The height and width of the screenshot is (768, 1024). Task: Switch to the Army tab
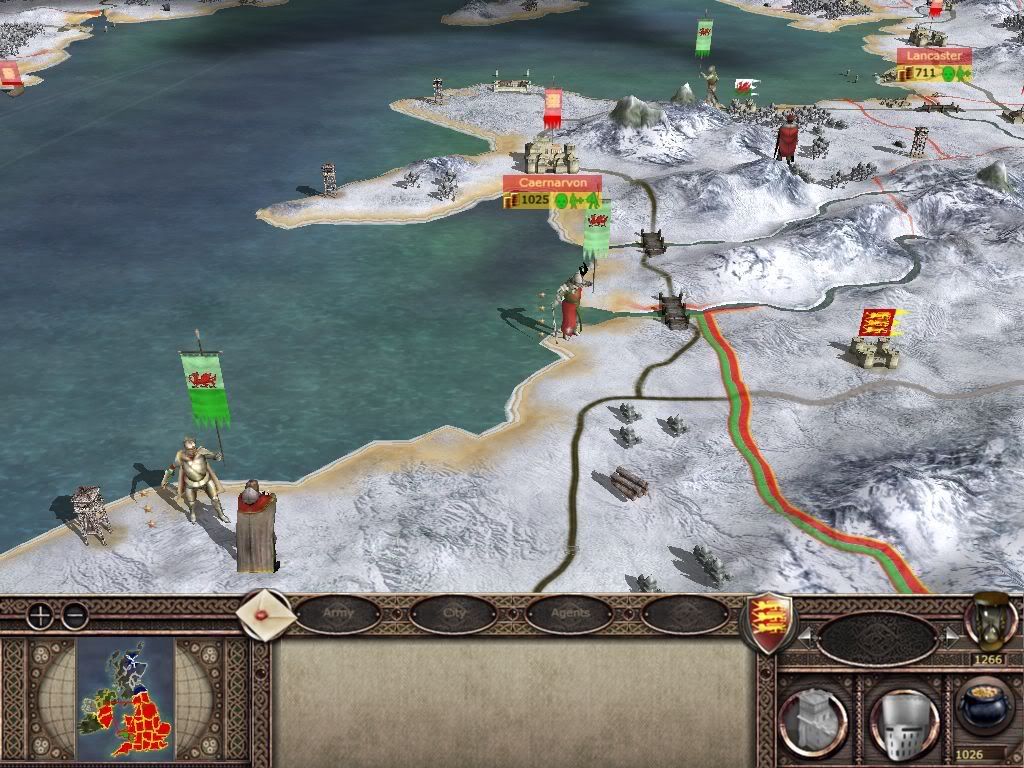(338, 614)
